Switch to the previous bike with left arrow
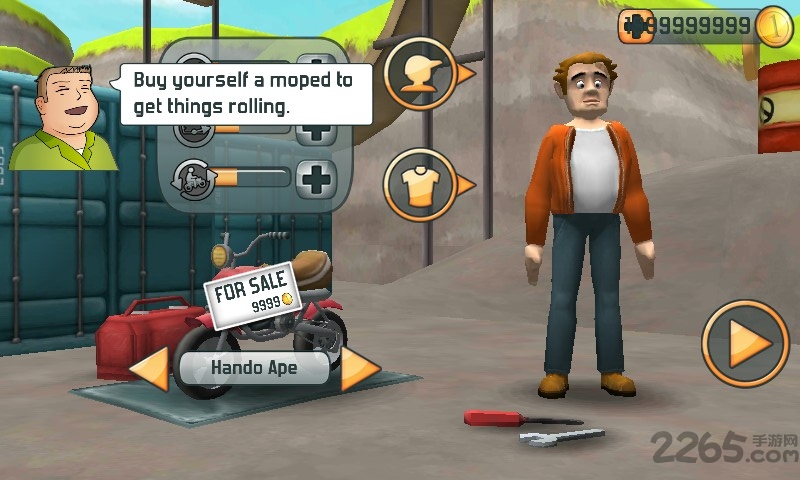Screen dimensions: 800x480 [150, 368]
